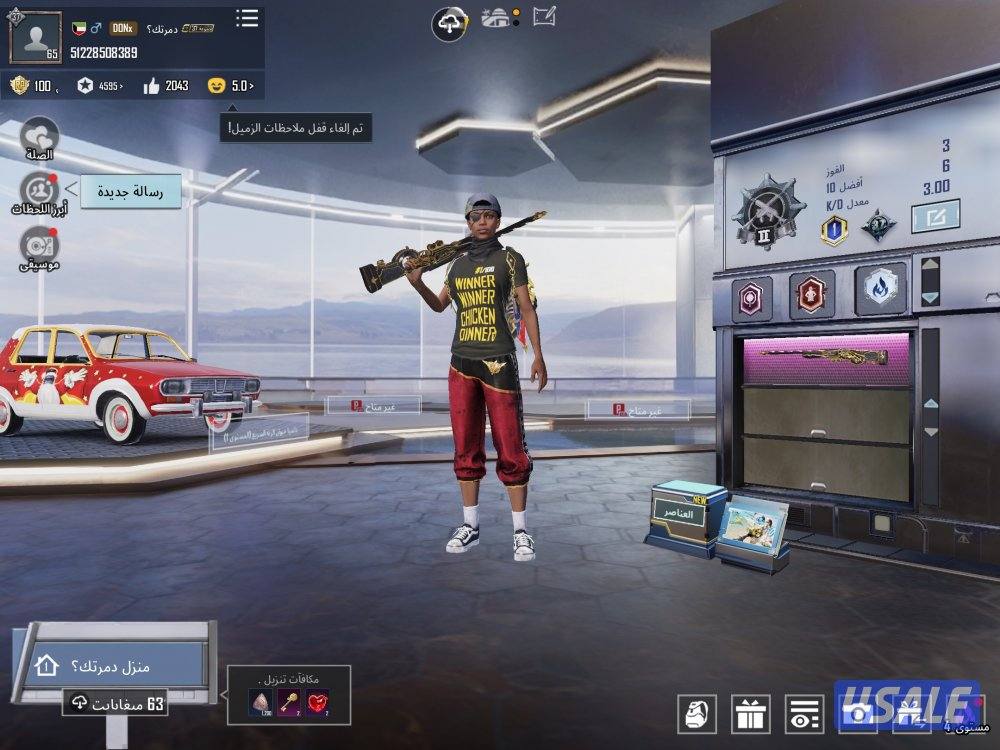The height and width of the screenshot is (750, 1000).
Task: Open the thumbs-up likes counter
Action: pyautogui.click(x=165, y=86)
